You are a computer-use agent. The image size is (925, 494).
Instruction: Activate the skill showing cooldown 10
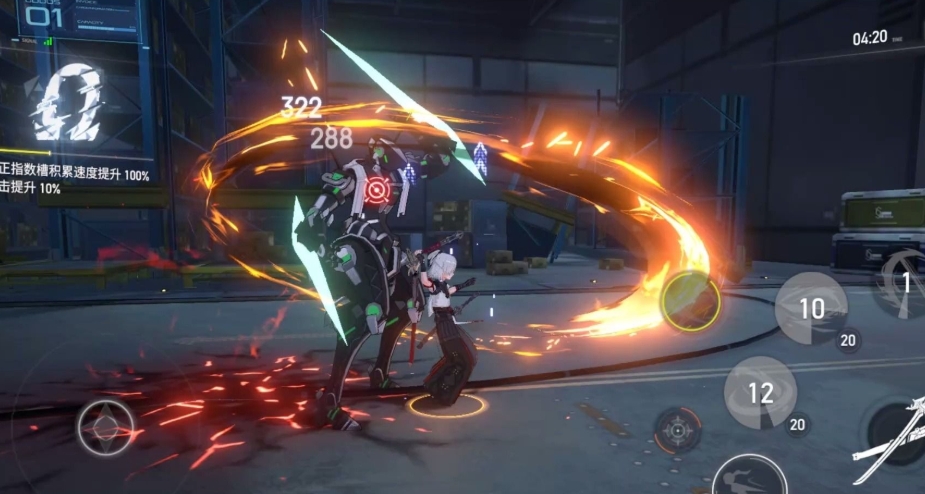[811, 308]
